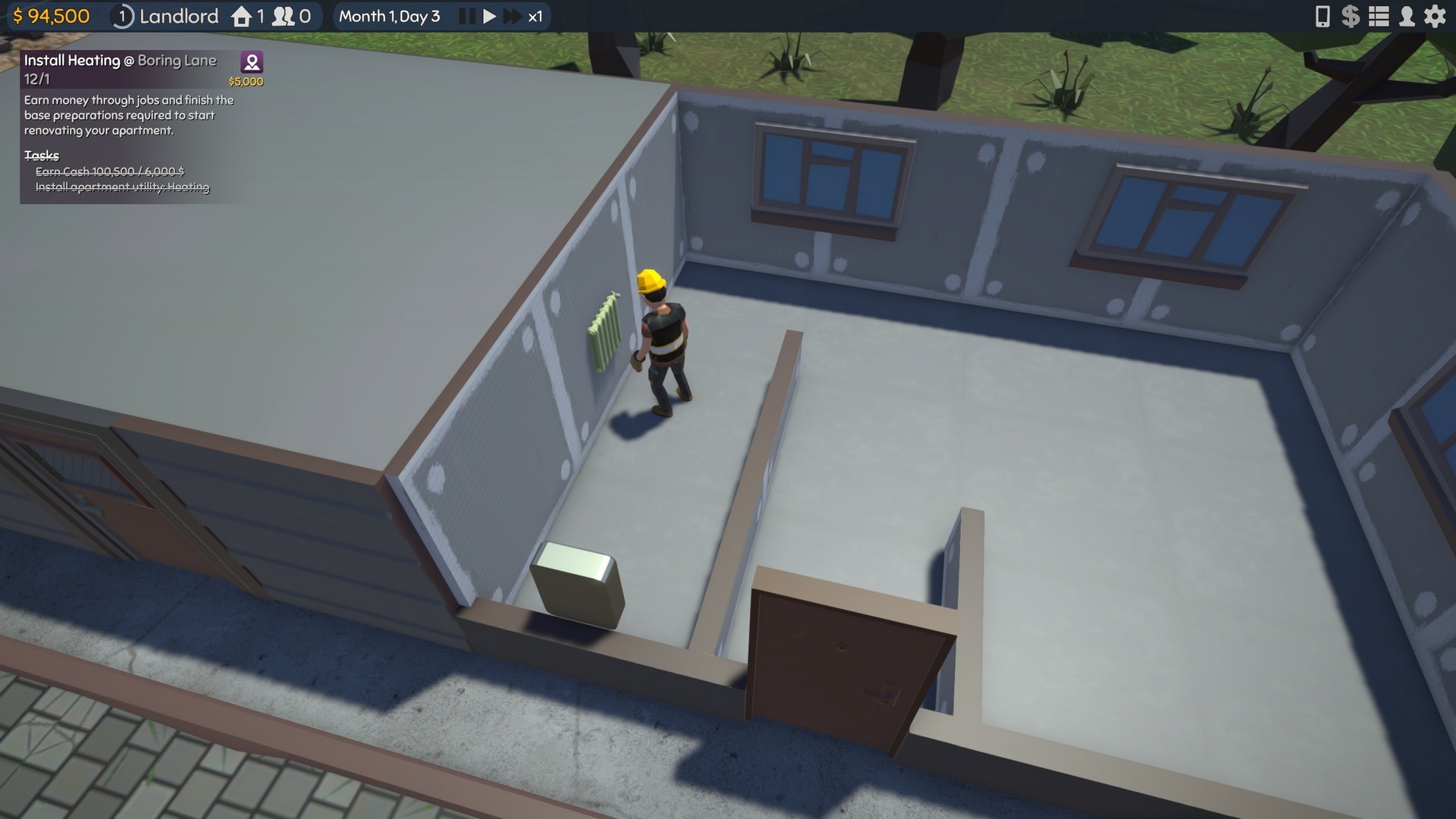The height and width of the screenshot is (819, 1456).
Task: Click the completed Earn Cash task
Action: click(x=108, y=172)
